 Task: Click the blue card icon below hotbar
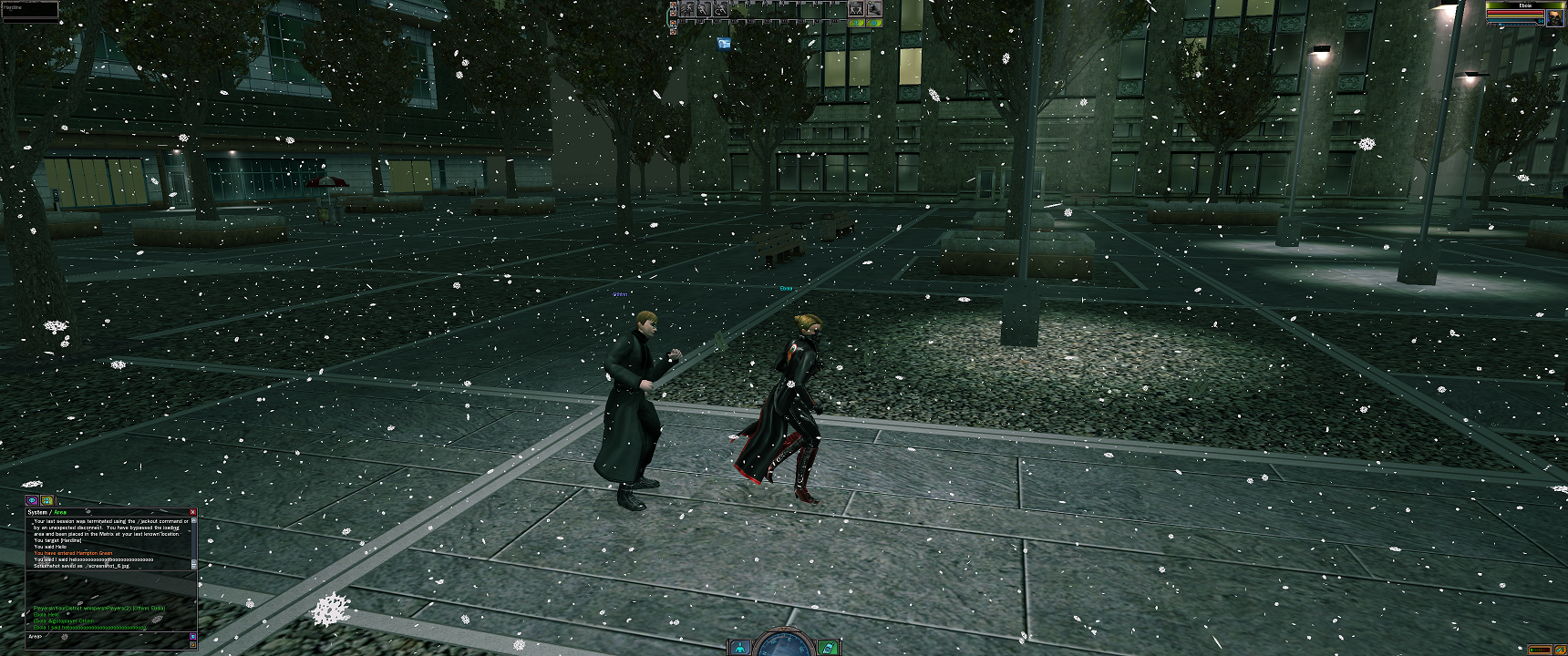[x=724, y=42]
